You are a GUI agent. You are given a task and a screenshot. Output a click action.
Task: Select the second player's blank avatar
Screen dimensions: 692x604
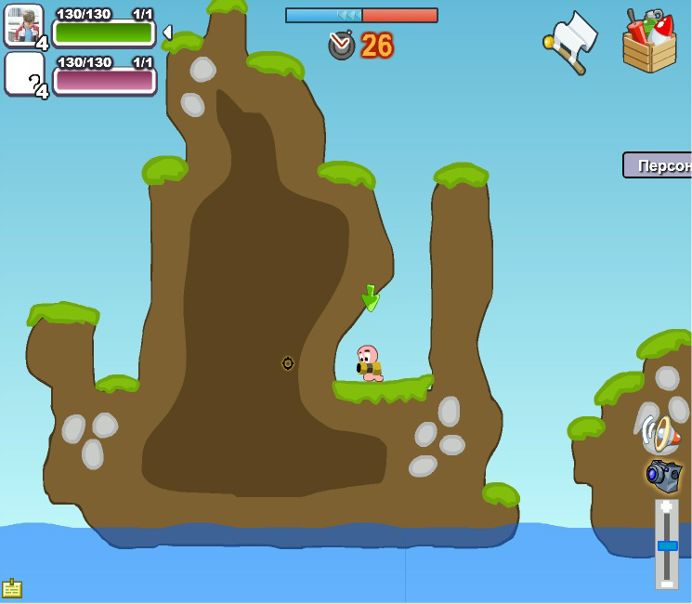point(24,74)
